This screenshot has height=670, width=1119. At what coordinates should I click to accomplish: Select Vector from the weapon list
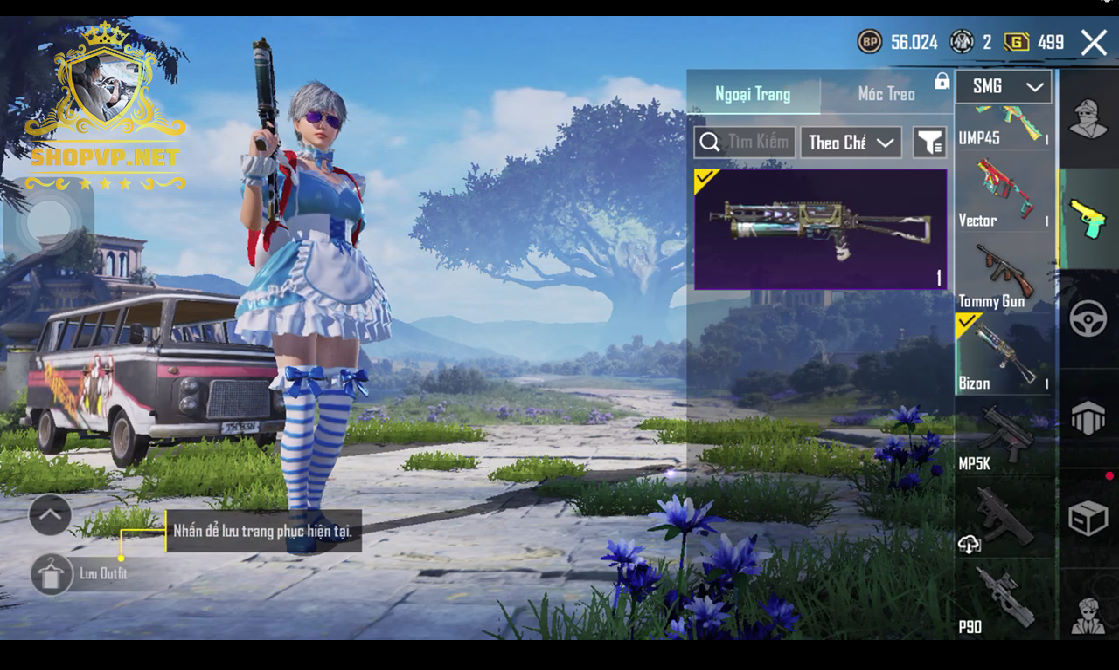click(1003, 195)
